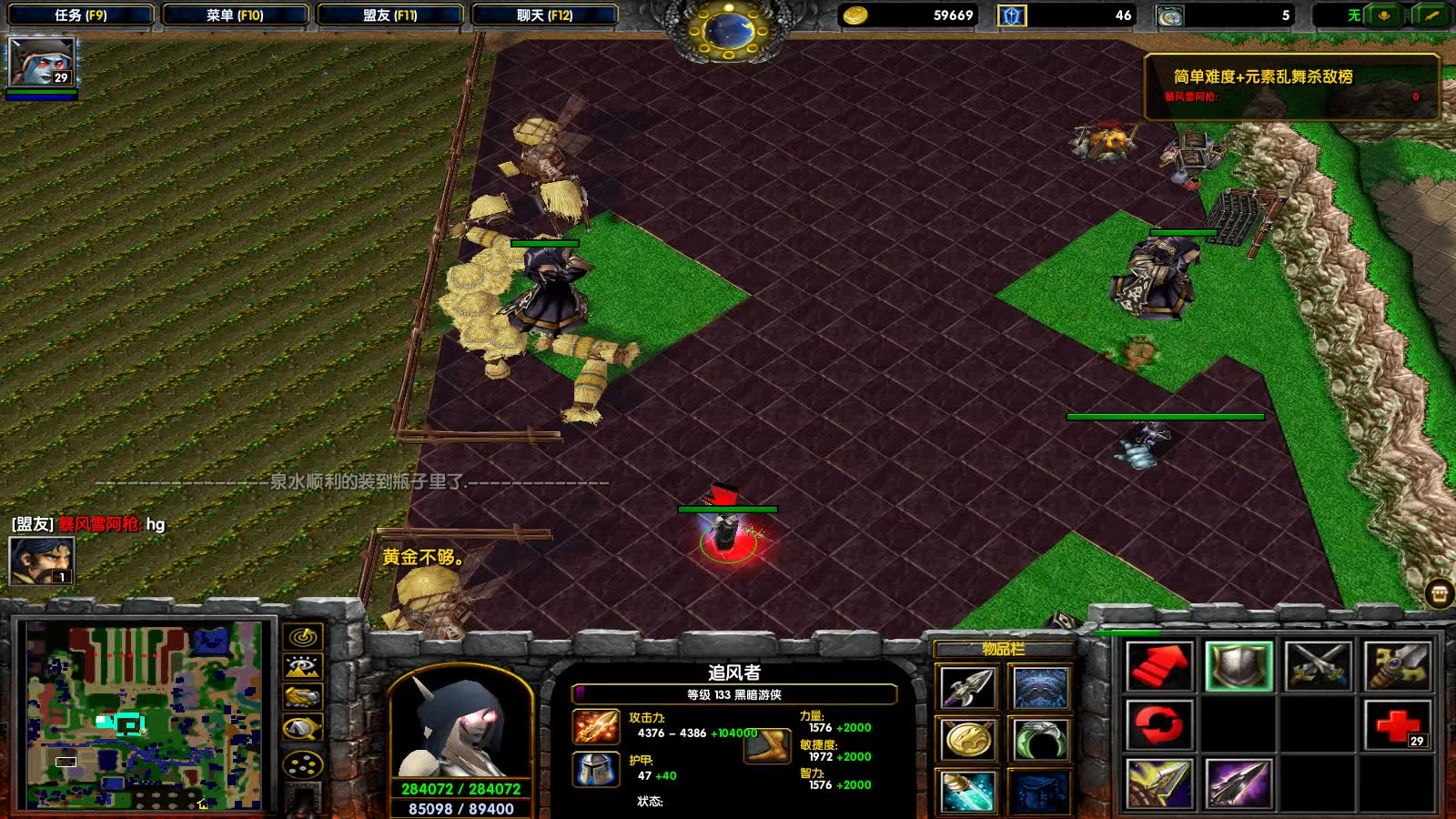Click the minimap to move the camera

(x=144, y=715)
